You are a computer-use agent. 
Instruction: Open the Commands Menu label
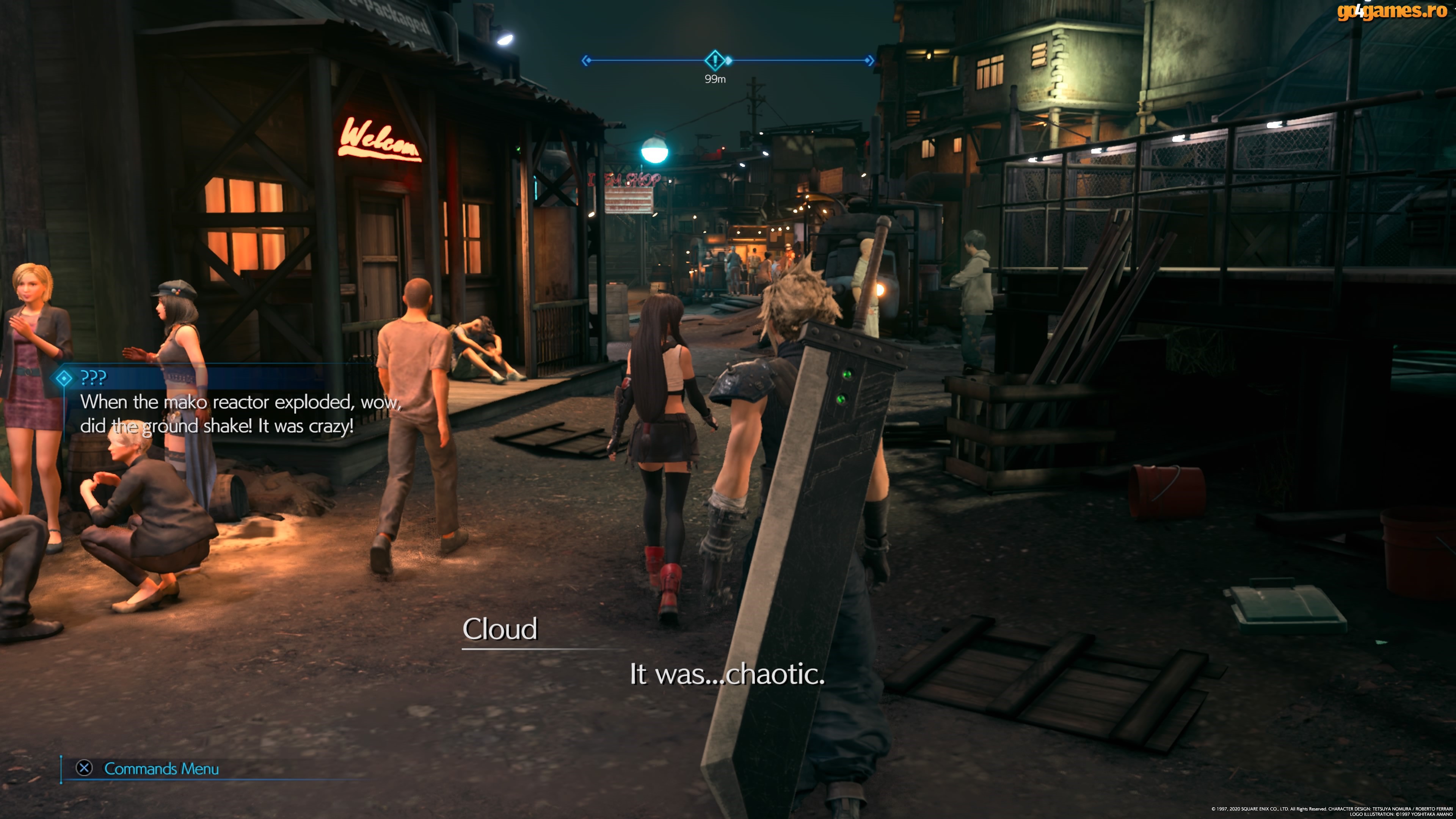(x=161, y=769)
